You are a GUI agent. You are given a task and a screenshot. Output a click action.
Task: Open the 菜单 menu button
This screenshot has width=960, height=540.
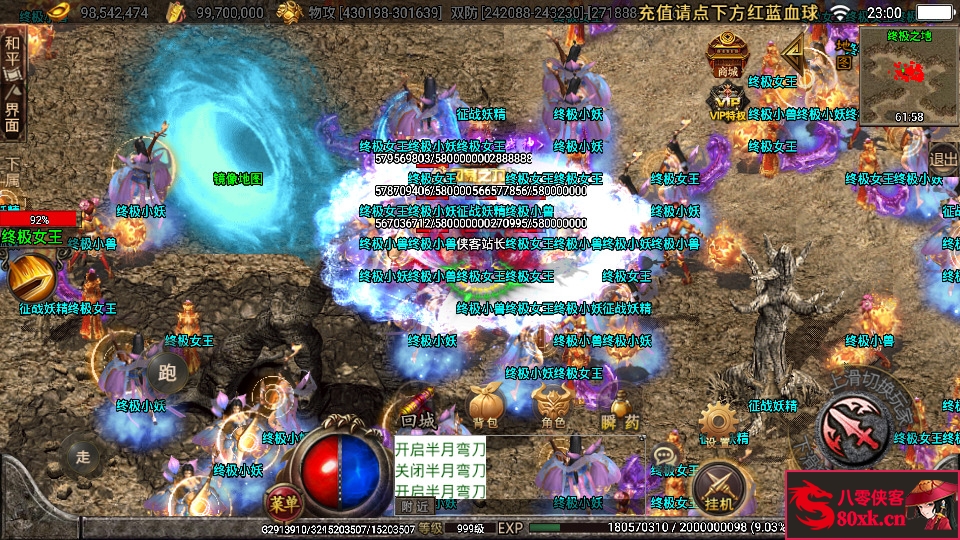[x=283, y=499]
